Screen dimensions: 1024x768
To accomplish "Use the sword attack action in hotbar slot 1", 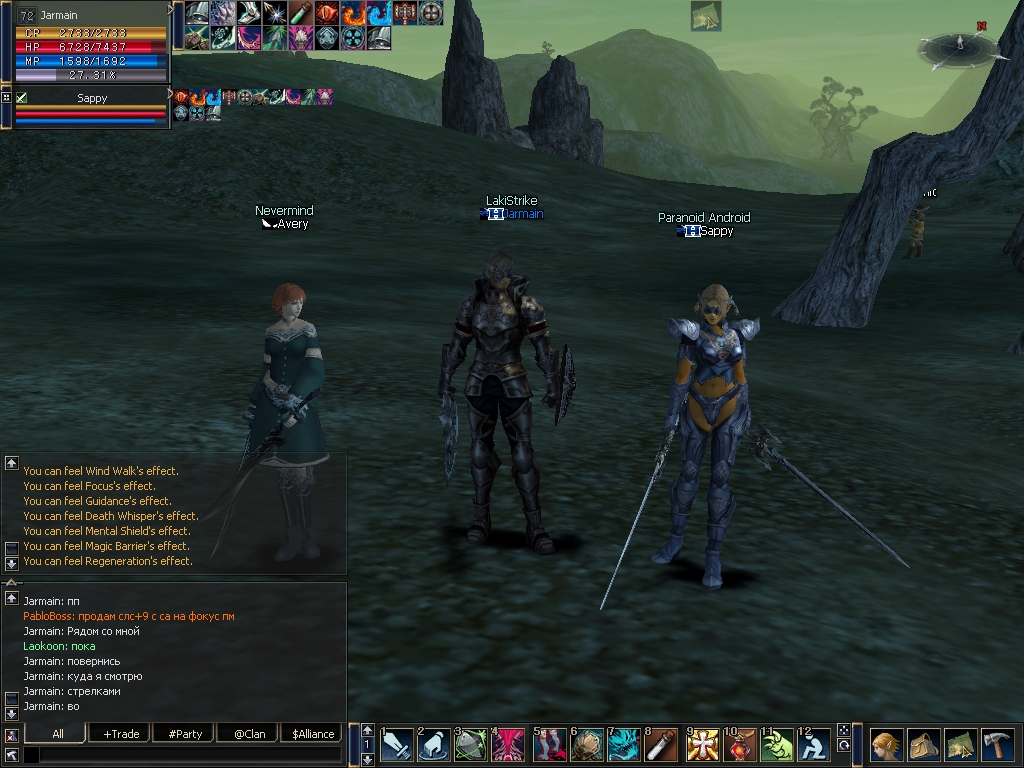I will coord(397,745).
